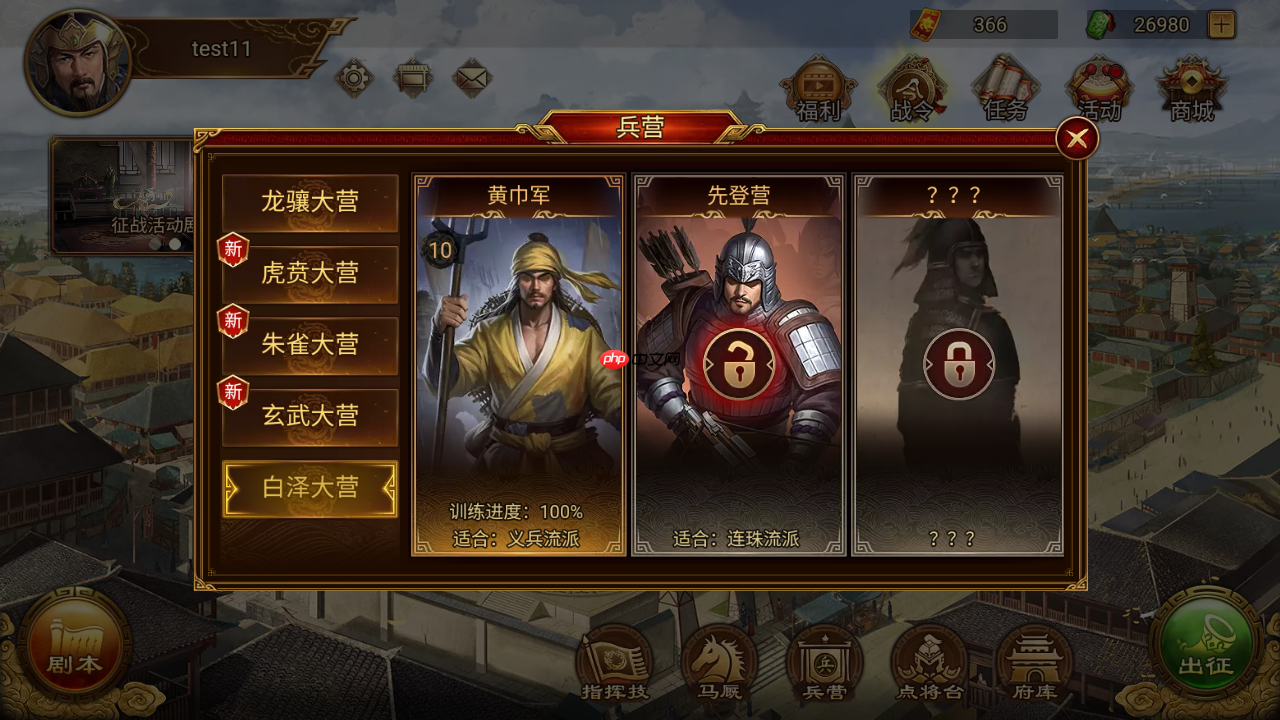The image size is (1280, 720).
Task: Switch to the 龙骧大营 tab
Action: pyautogui.click(x=309, y=202)
